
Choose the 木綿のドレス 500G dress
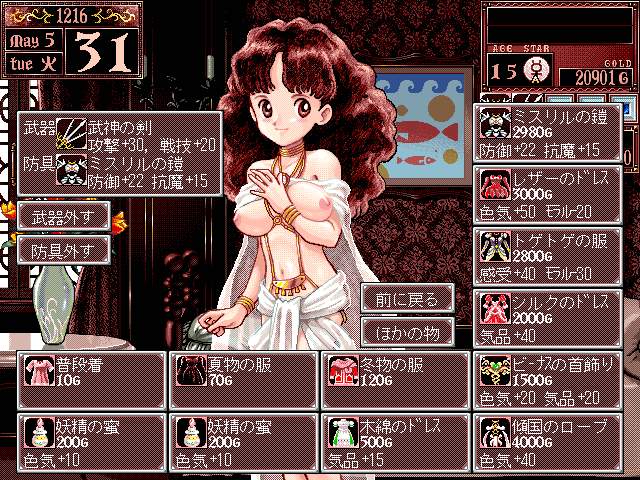(x=394, y=442)
